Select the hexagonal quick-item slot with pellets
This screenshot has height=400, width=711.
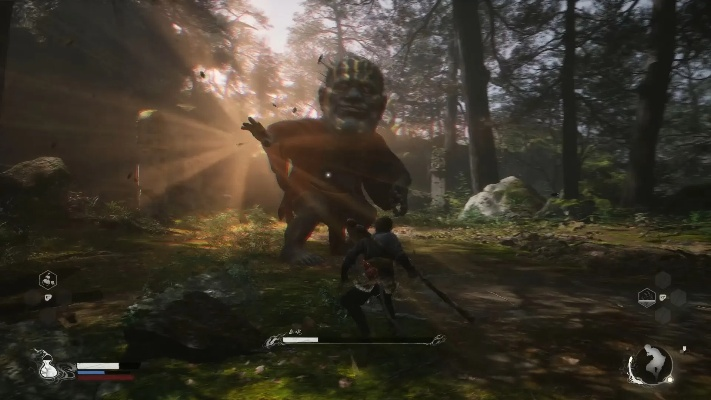tap(47, 280)
